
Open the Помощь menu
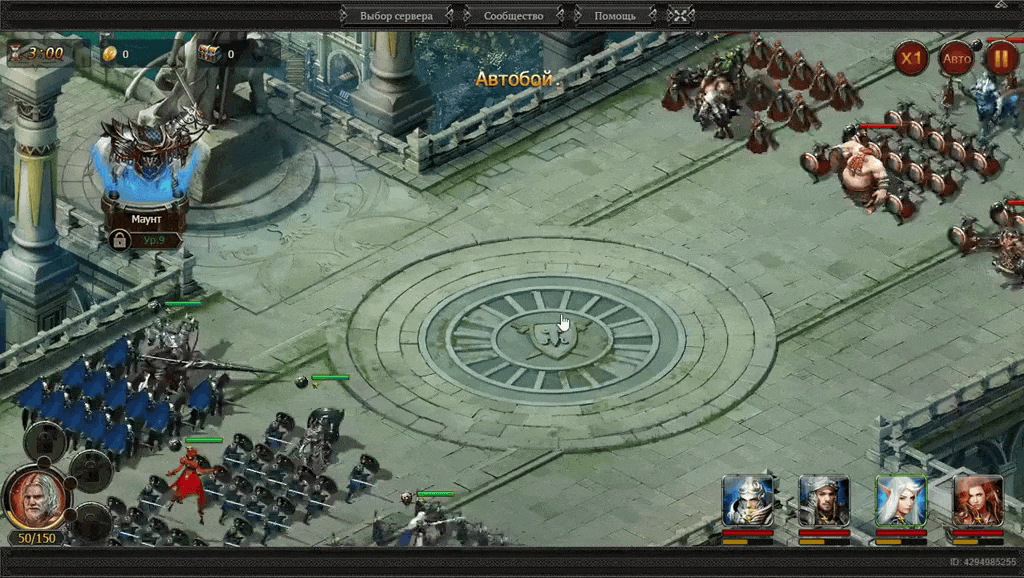(615, 16)
